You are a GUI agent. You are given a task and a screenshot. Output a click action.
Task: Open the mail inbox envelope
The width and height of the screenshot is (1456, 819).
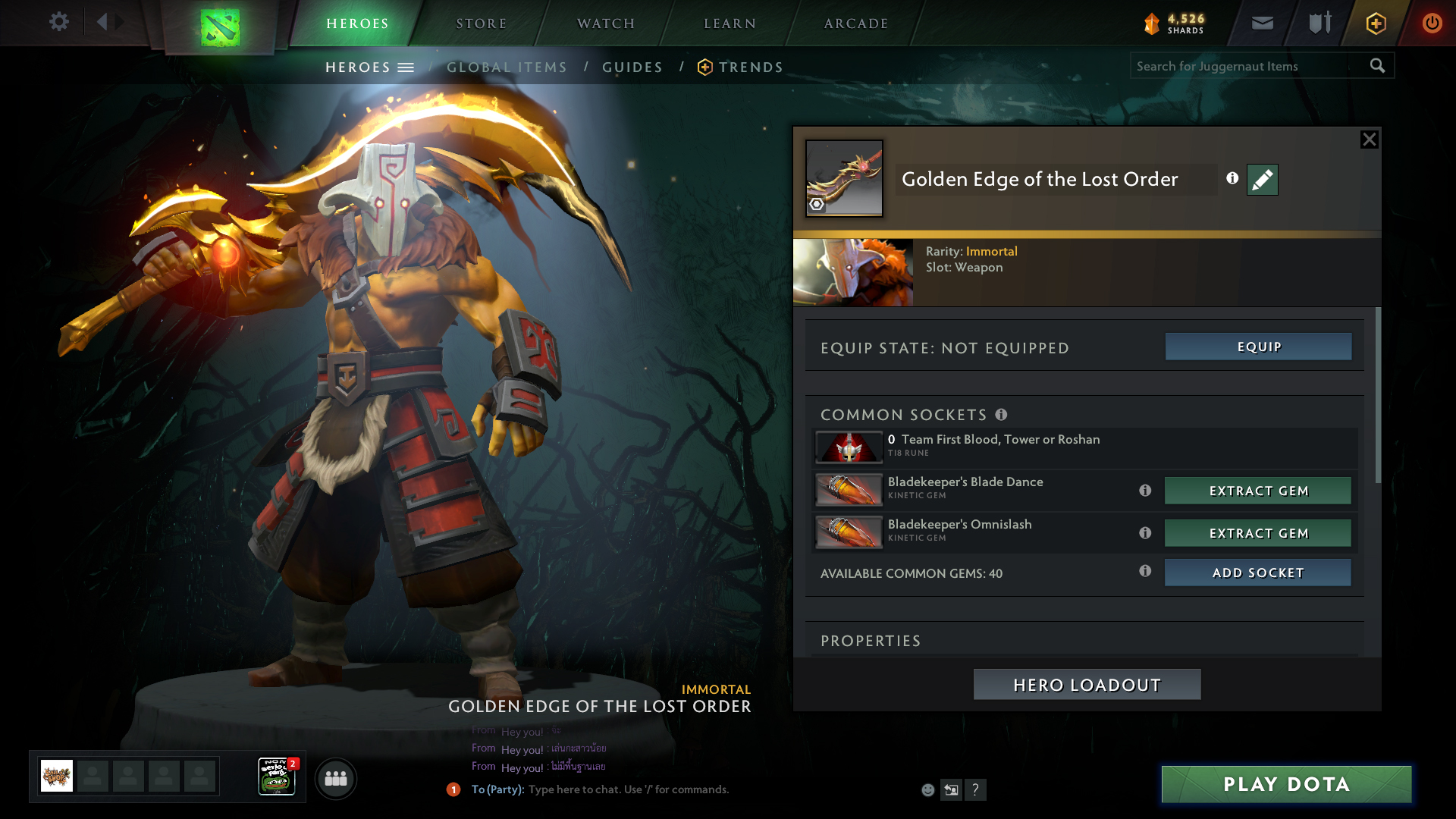1263,24
